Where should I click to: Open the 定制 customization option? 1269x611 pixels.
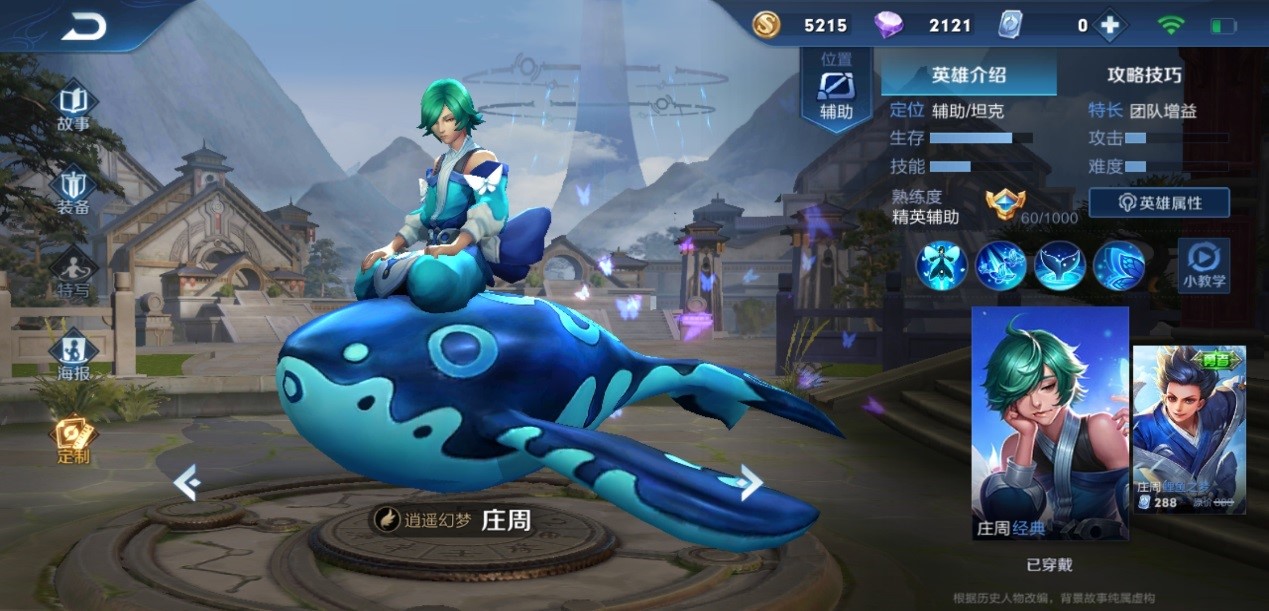[73, 438]
